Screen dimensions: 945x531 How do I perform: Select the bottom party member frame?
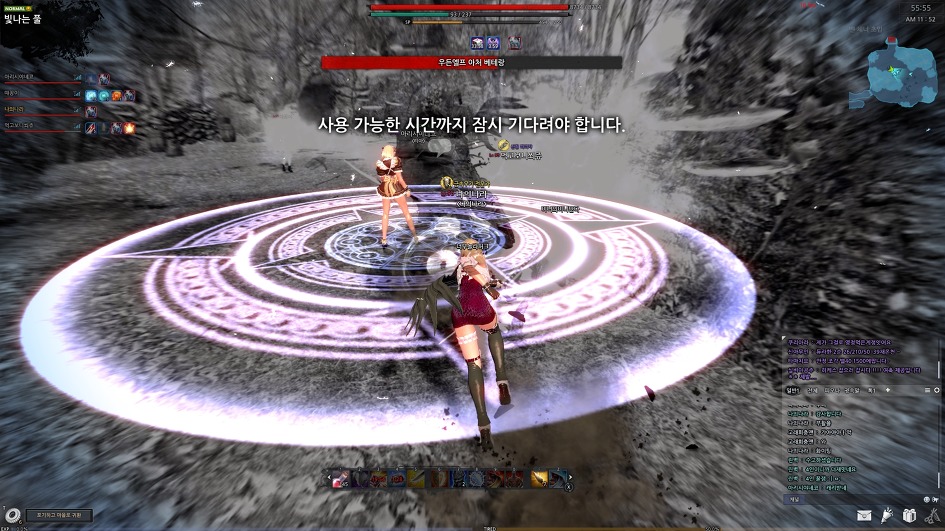click(x=40, y=128)
